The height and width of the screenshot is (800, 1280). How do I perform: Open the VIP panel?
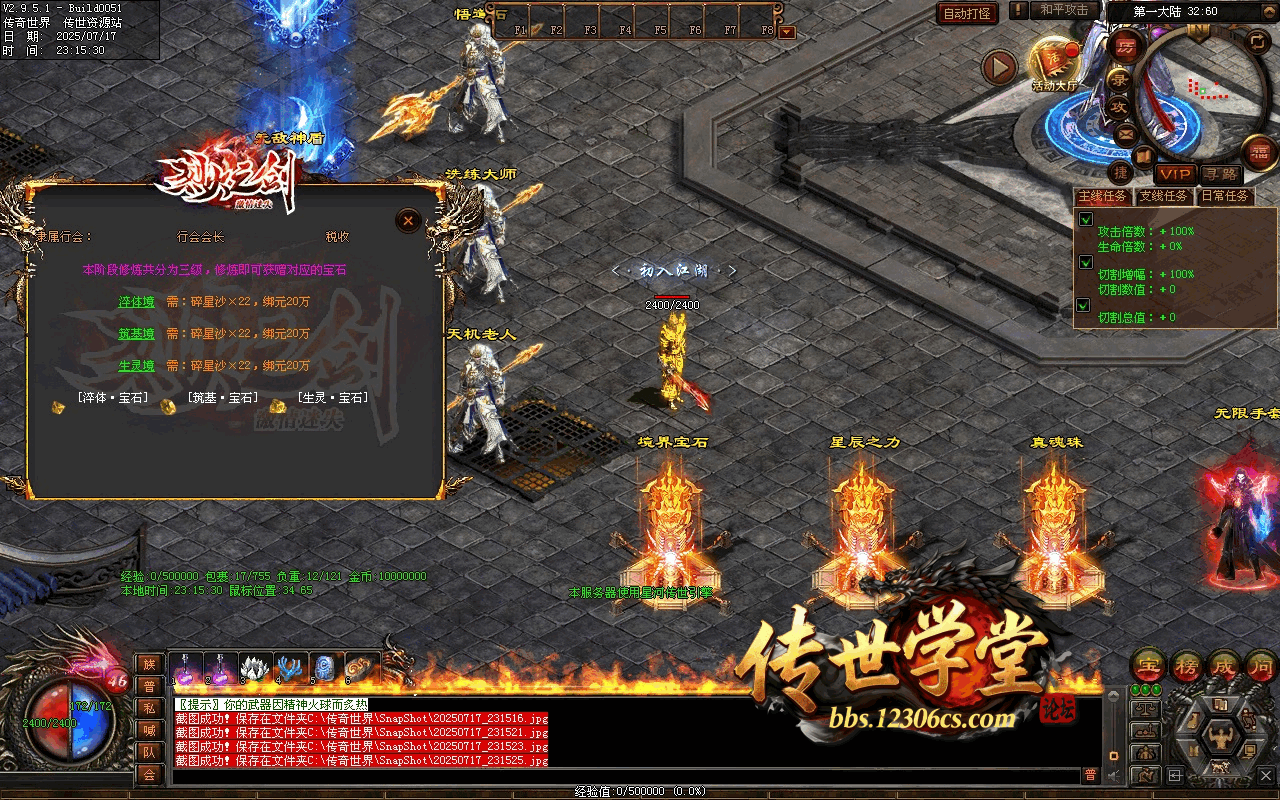pos(1175,174)
